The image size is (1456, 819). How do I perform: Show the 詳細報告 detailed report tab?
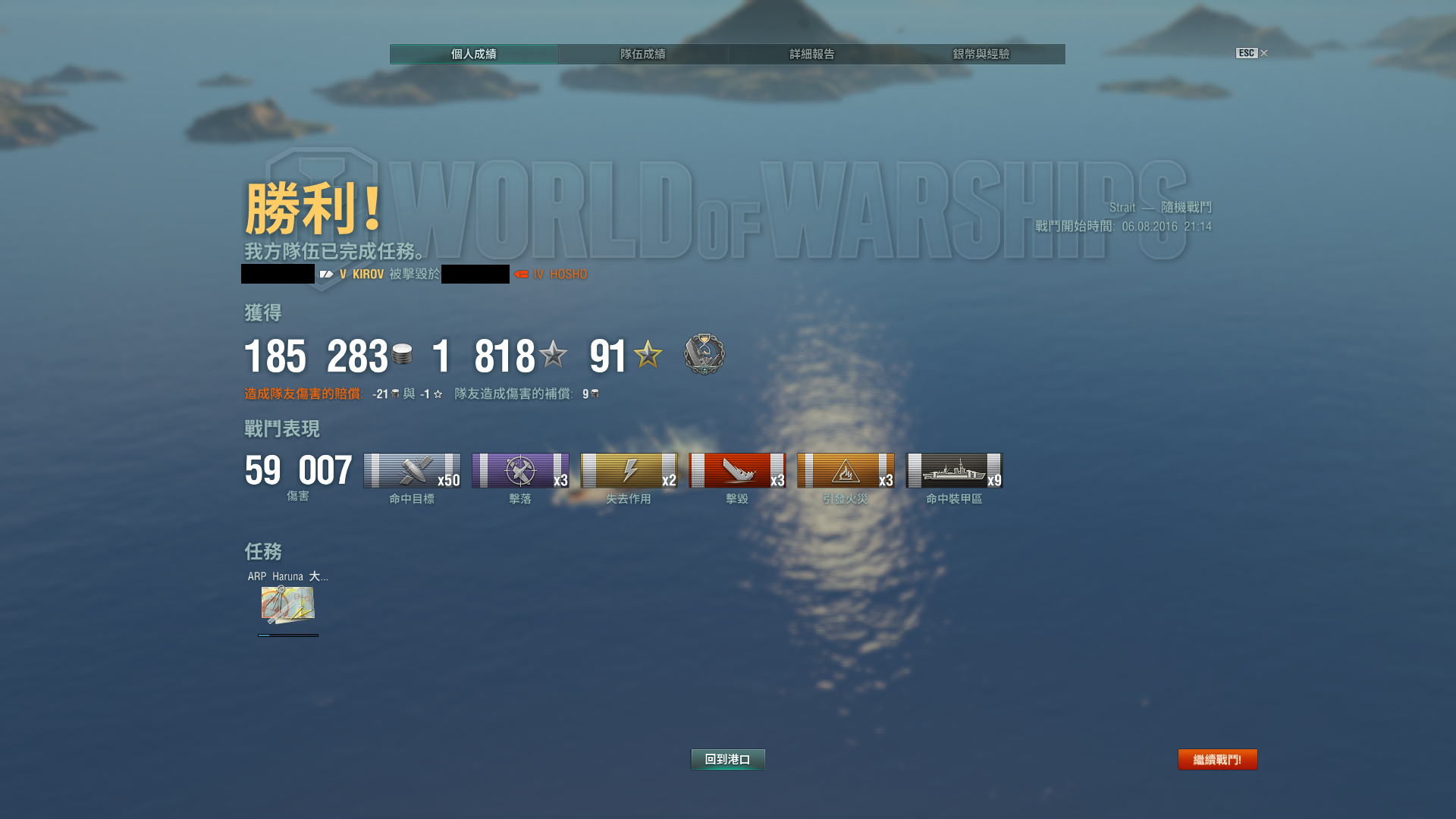coord(811,54)
